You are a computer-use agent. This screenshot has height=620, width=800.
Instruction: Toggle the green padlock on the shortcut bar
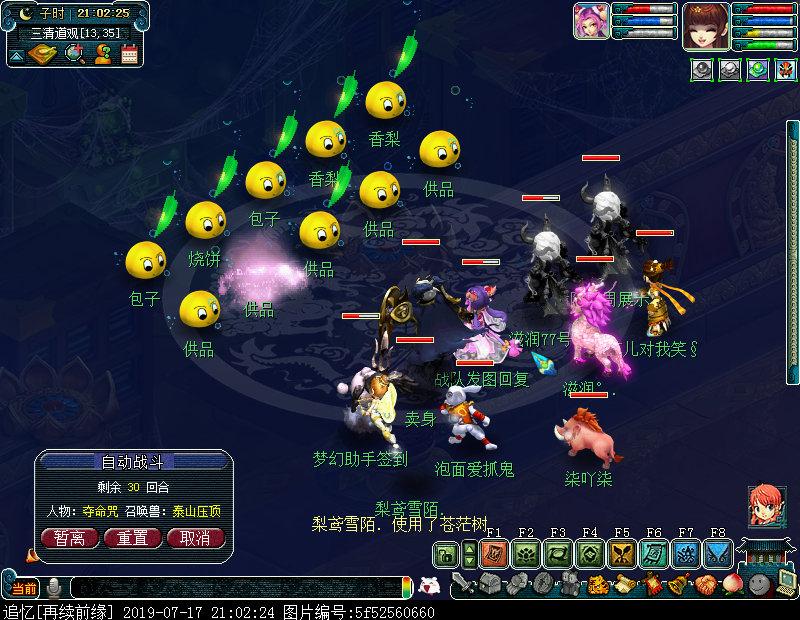click(446, 554)
